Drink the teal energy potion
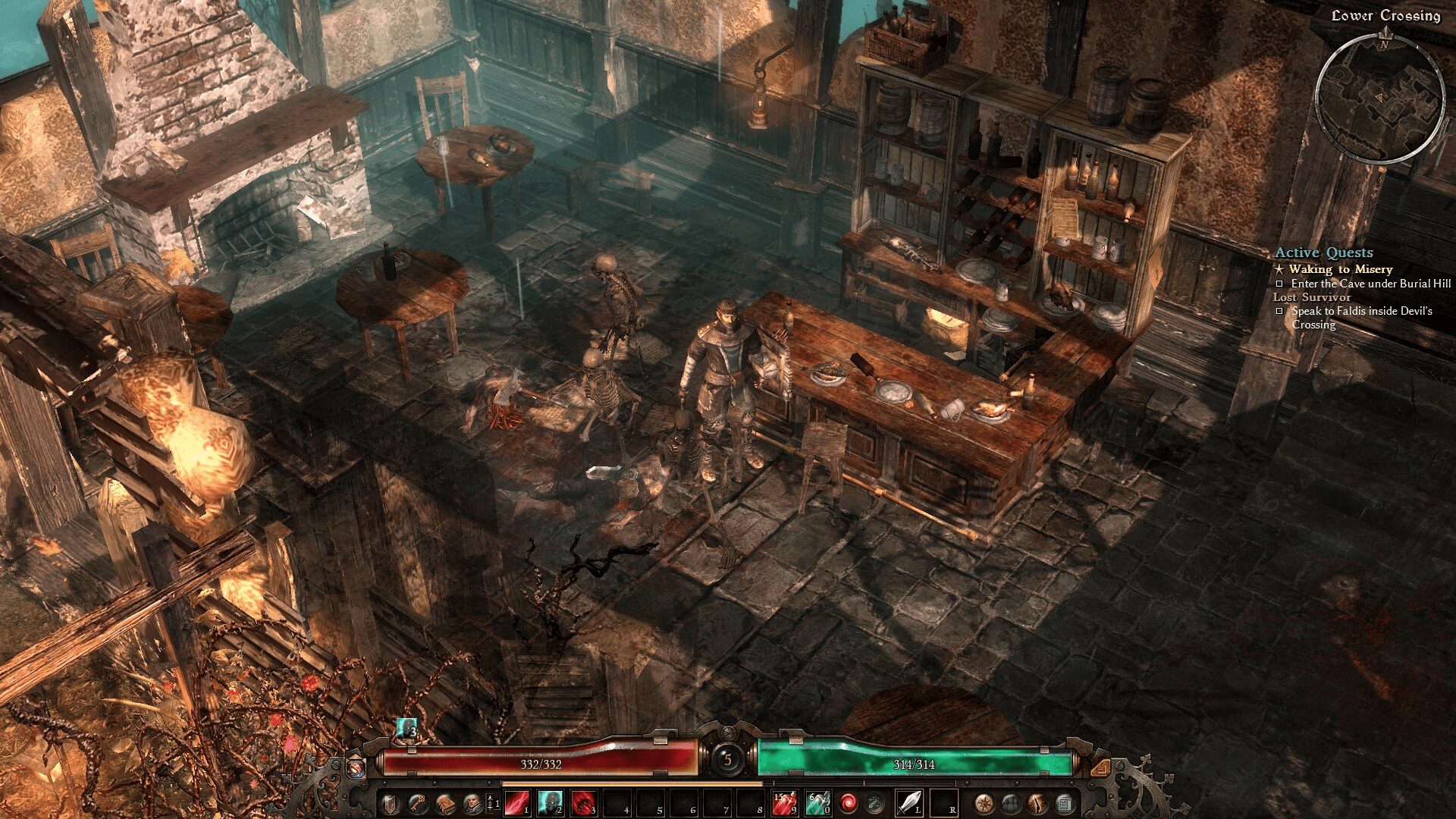The width and height of the screenshot is (1456, 819). 817,802
